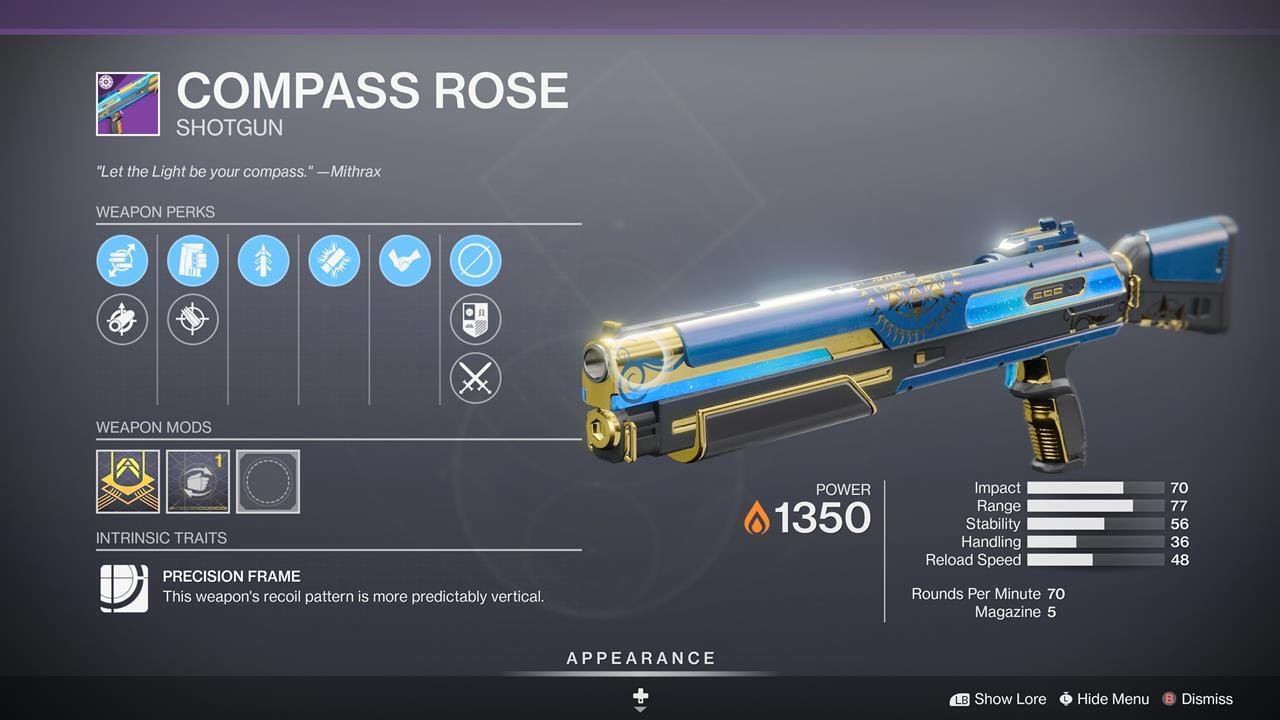Screen dimensions: 1280x720
Task: Inspect the upward spike trait perk
Action: click(x=264, y=261)
